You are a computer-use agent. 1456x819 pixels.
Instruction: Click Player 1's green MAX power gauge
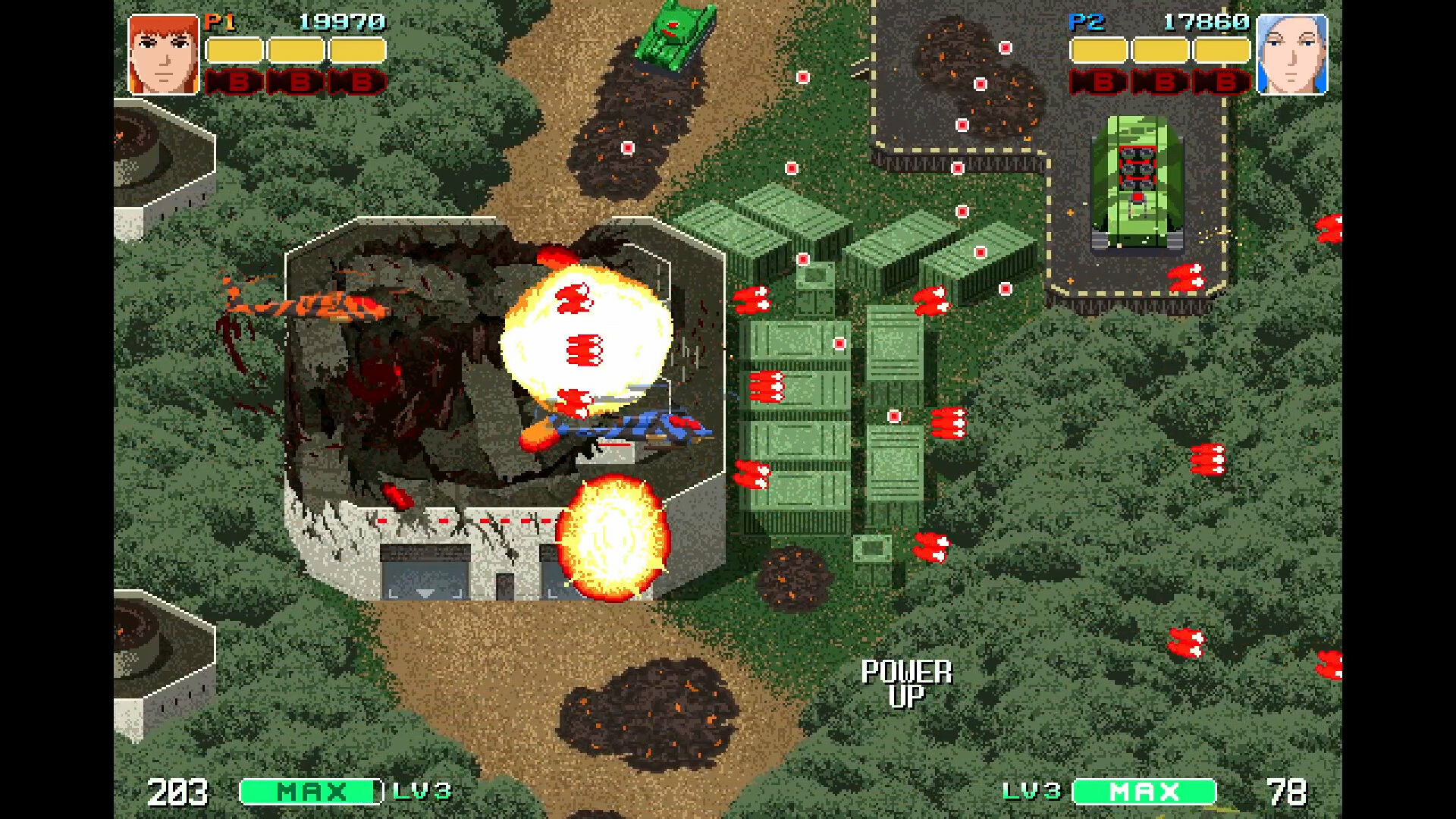(x=309, y=791)
